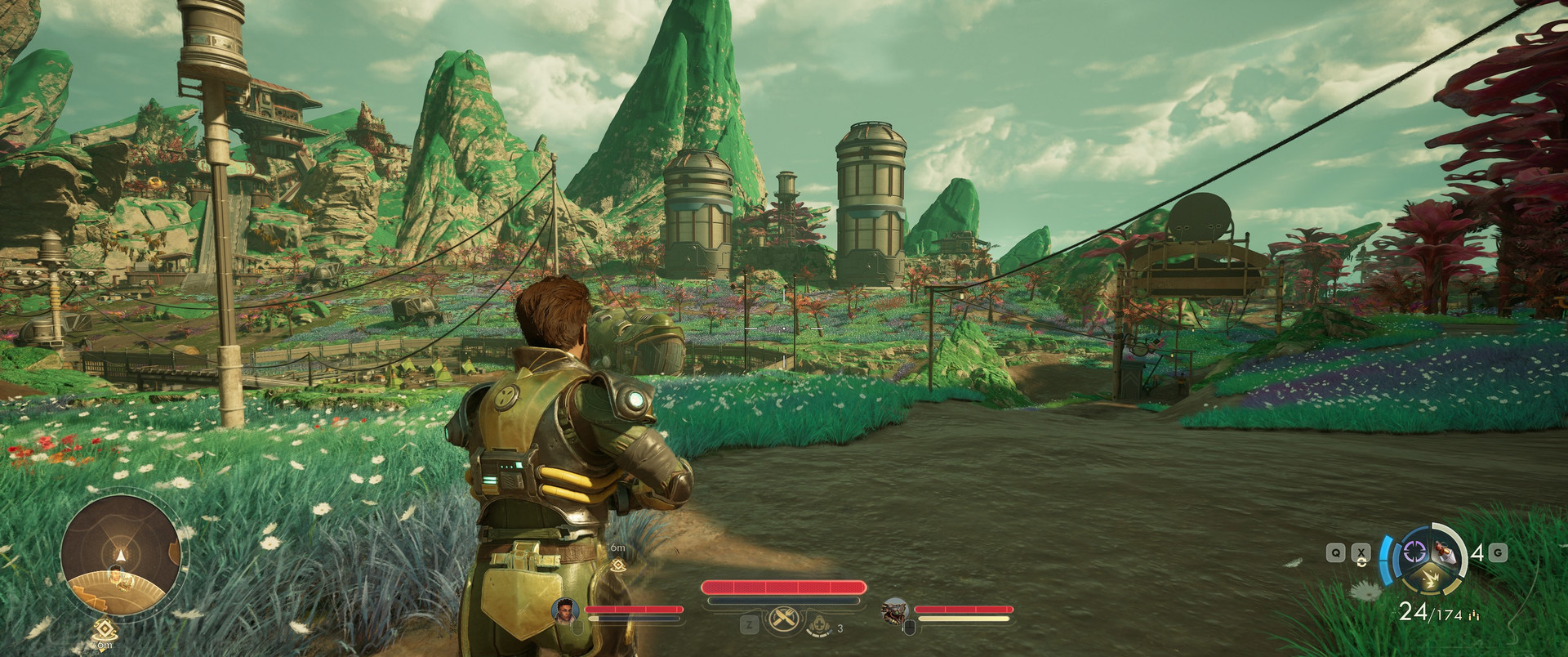Click the left companion's portrait

565,610
